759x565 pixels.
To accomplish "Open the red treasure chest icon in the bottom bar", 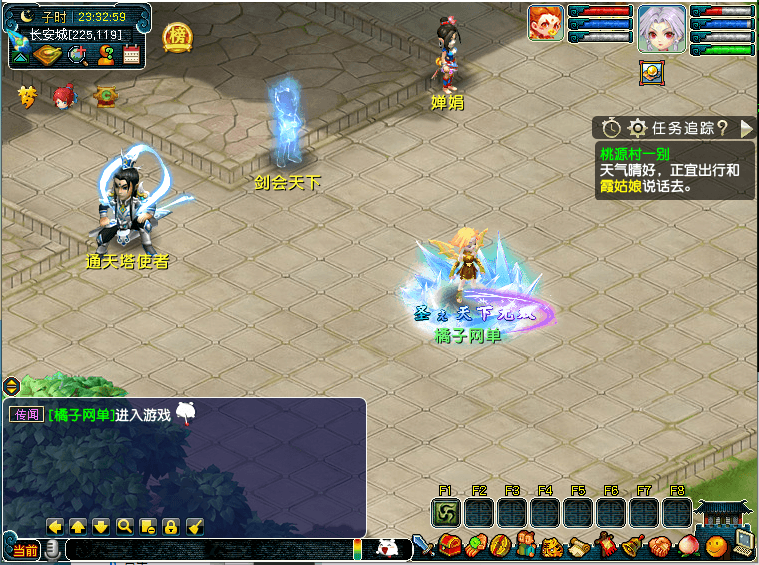I will (x=450, y=547).
